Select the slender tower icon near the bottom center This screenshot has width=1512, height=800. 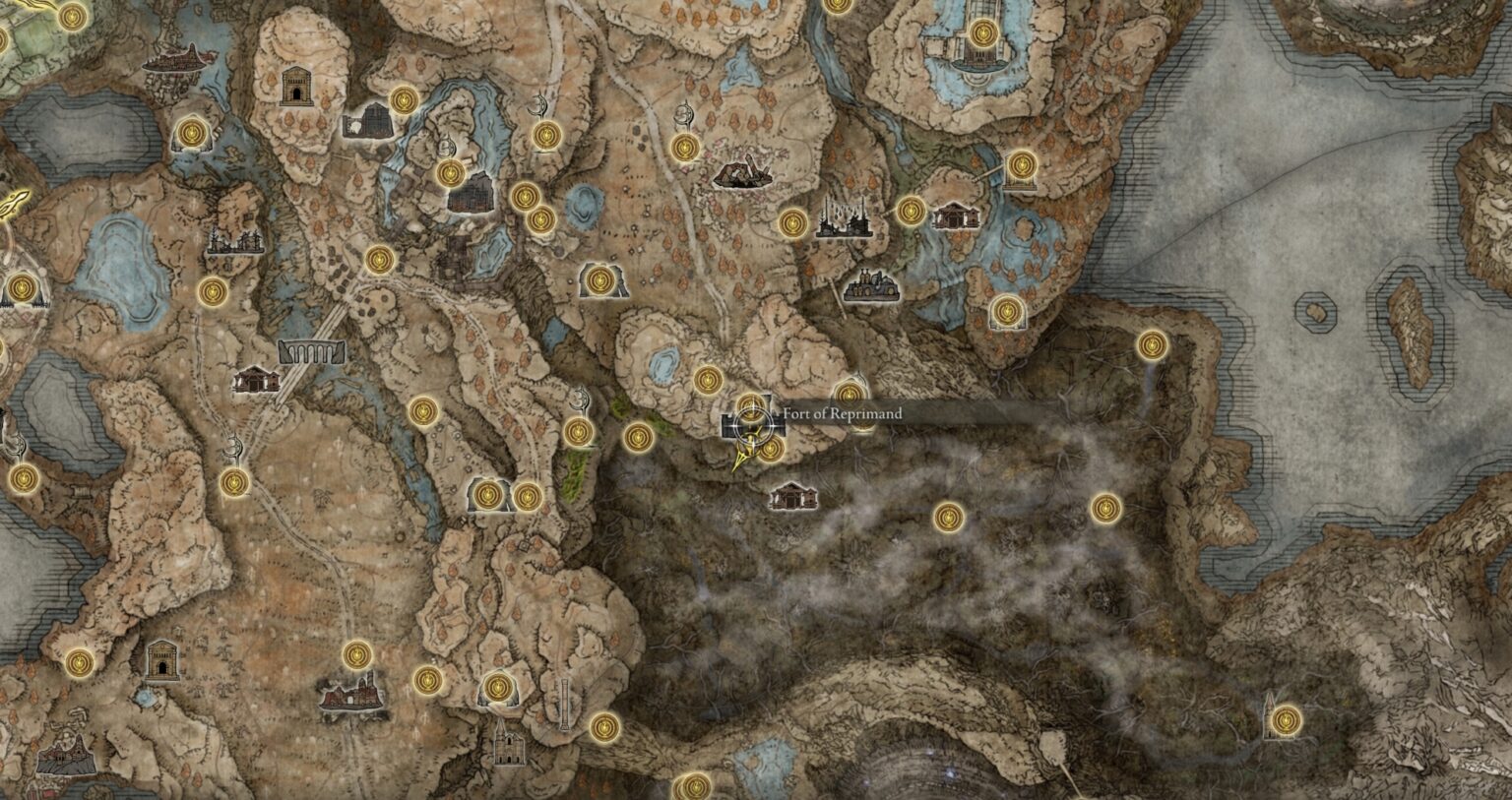pos(564,703)
